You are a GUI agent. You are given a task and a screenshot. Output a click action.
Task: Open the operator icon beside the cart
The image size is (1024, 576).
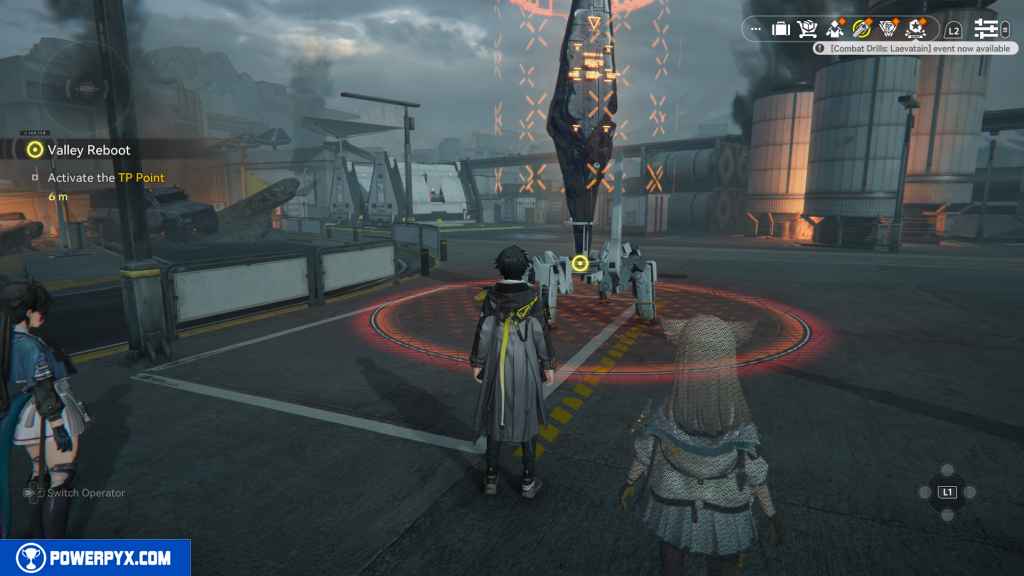(x=835, y=29)
